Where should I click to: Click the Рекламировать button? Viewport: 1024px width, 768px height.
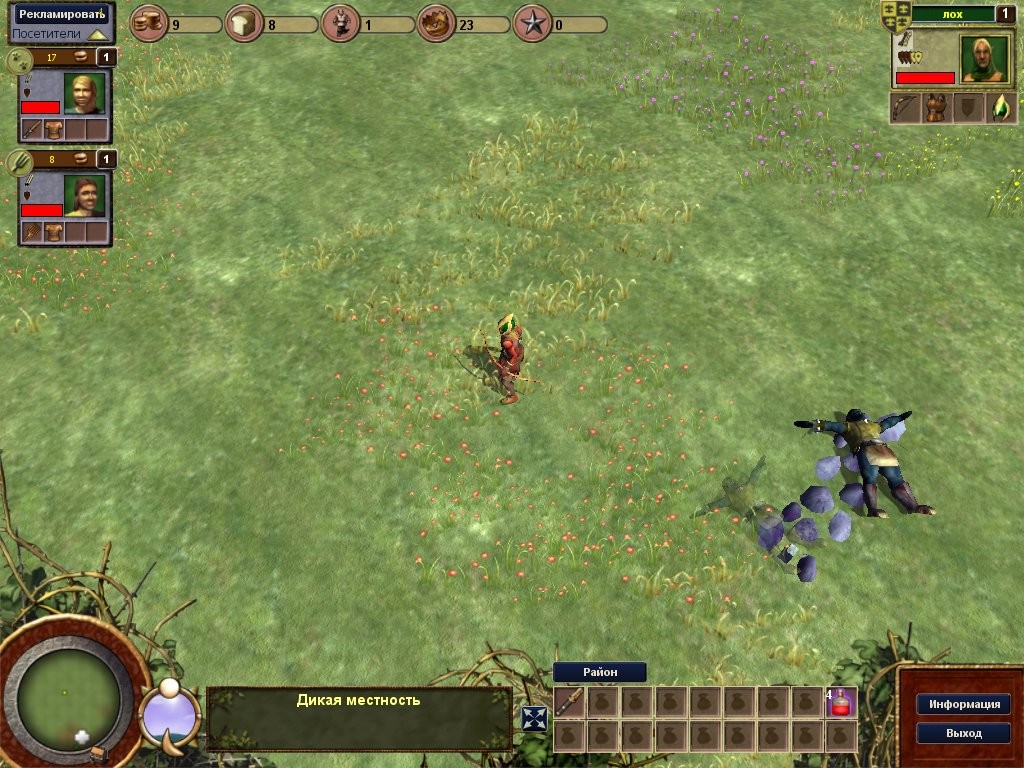pyautogui.click(x=61, y=14)
